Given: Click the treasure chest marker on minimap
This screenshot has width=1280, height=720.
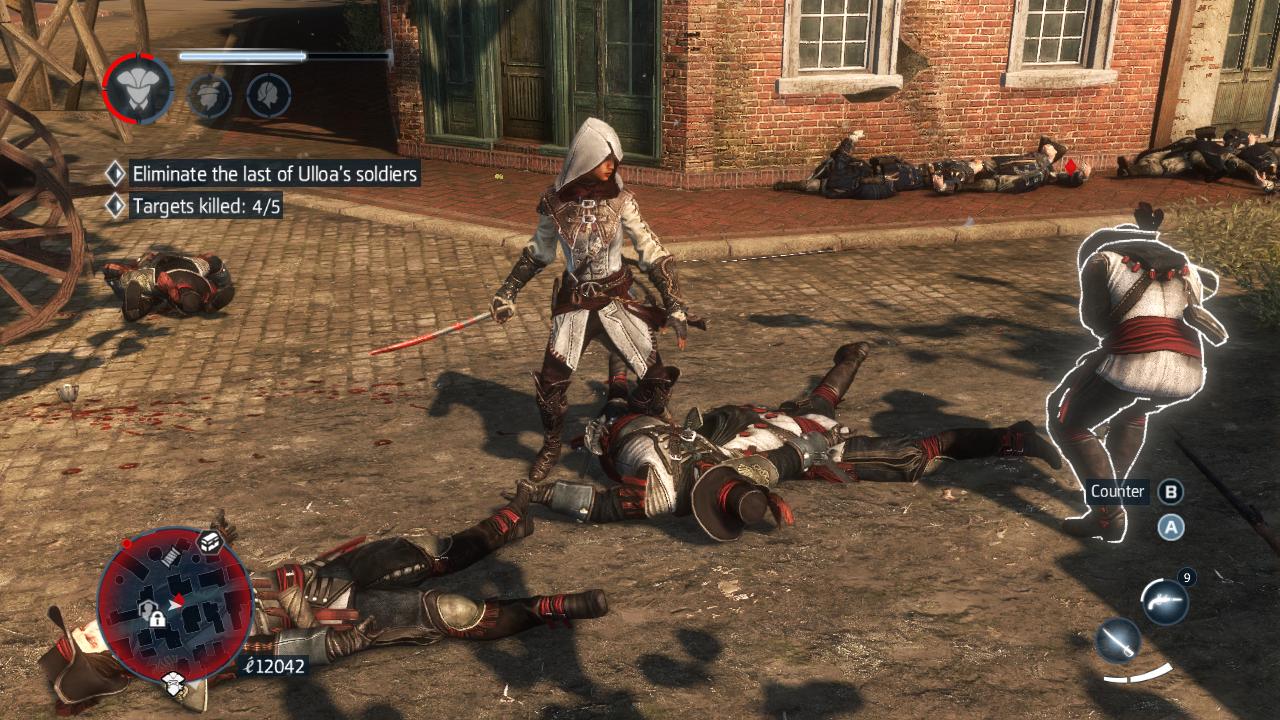Looking at the screenshot, I should (210, 541).
